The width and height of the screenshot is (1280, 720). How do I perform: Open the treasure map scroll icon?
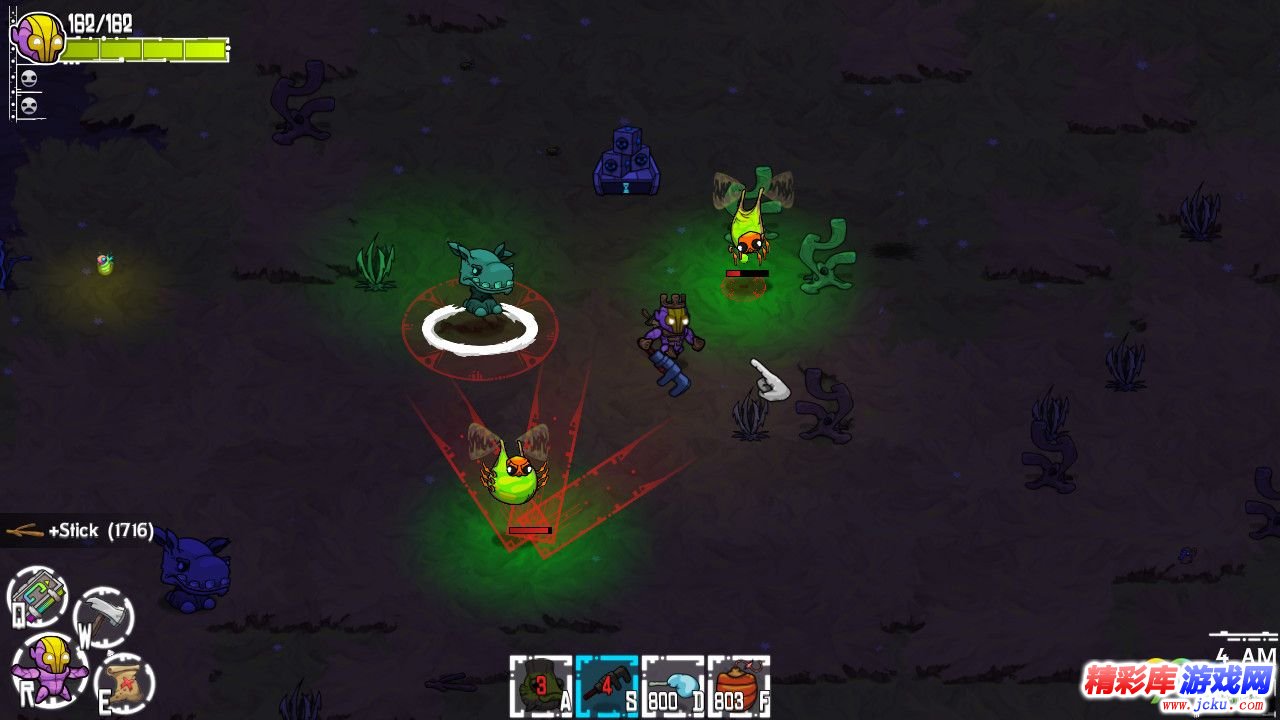coord(125,683)
